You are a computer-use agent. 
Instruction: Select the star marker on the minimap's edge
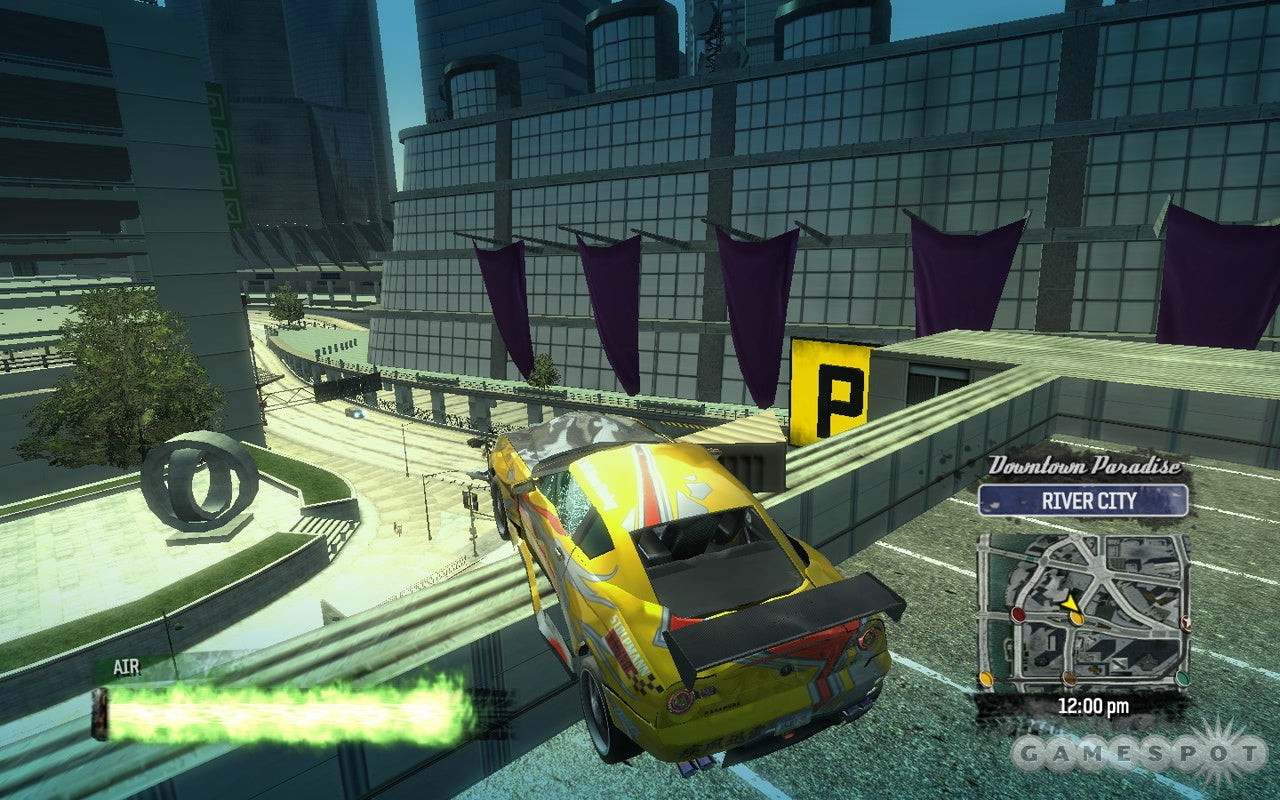pyautogui.click(x=1186, y=623)
